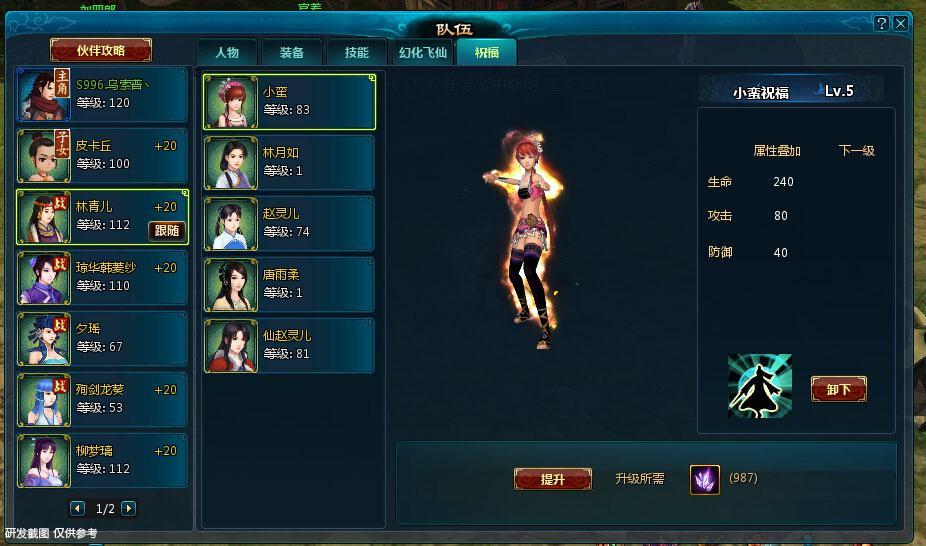The height and width of the screenshot is (546, 926).
Task: Open the 伙伴攻略 guide
Action: tap(101, 50)
